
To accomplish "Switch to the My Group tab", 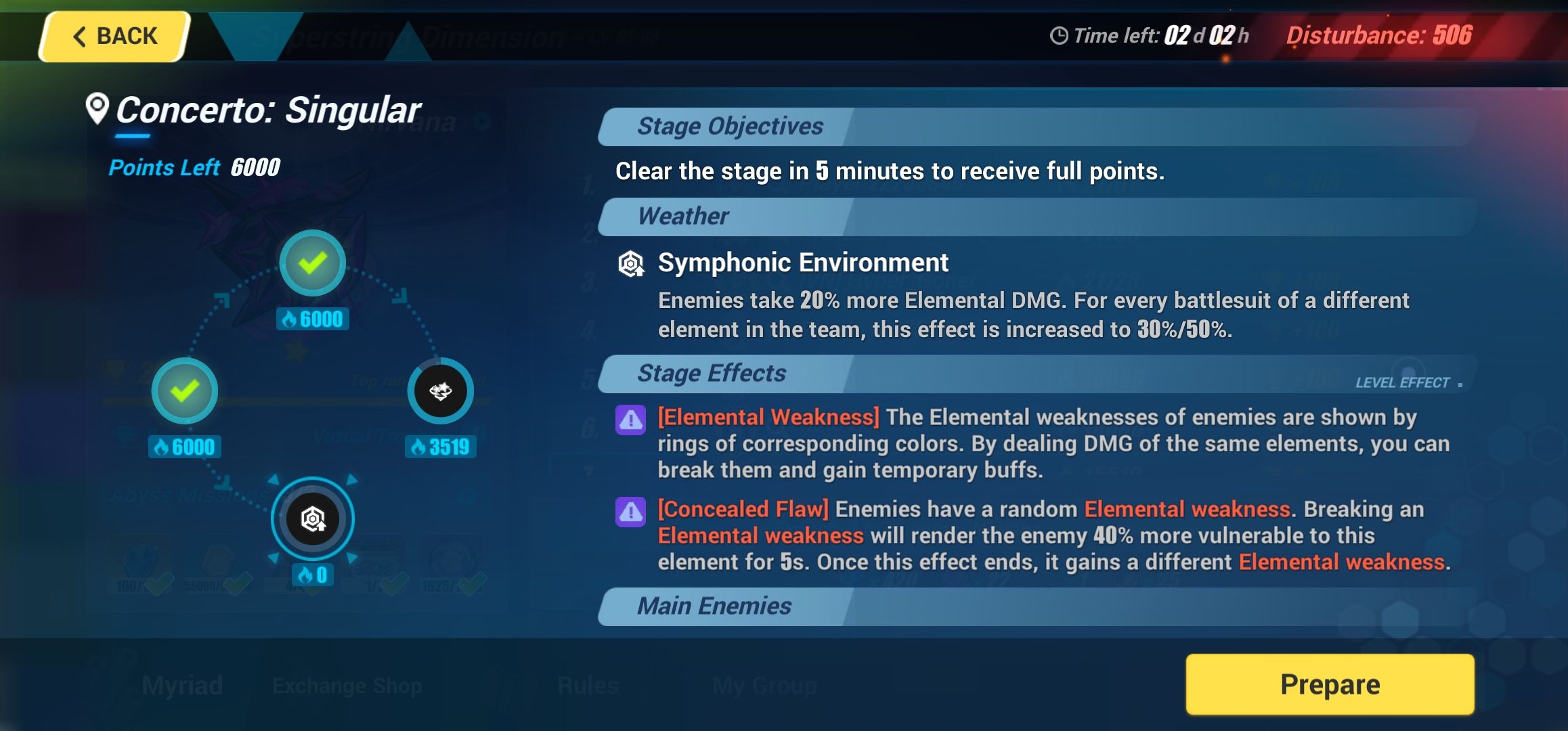I will point(764,685).
